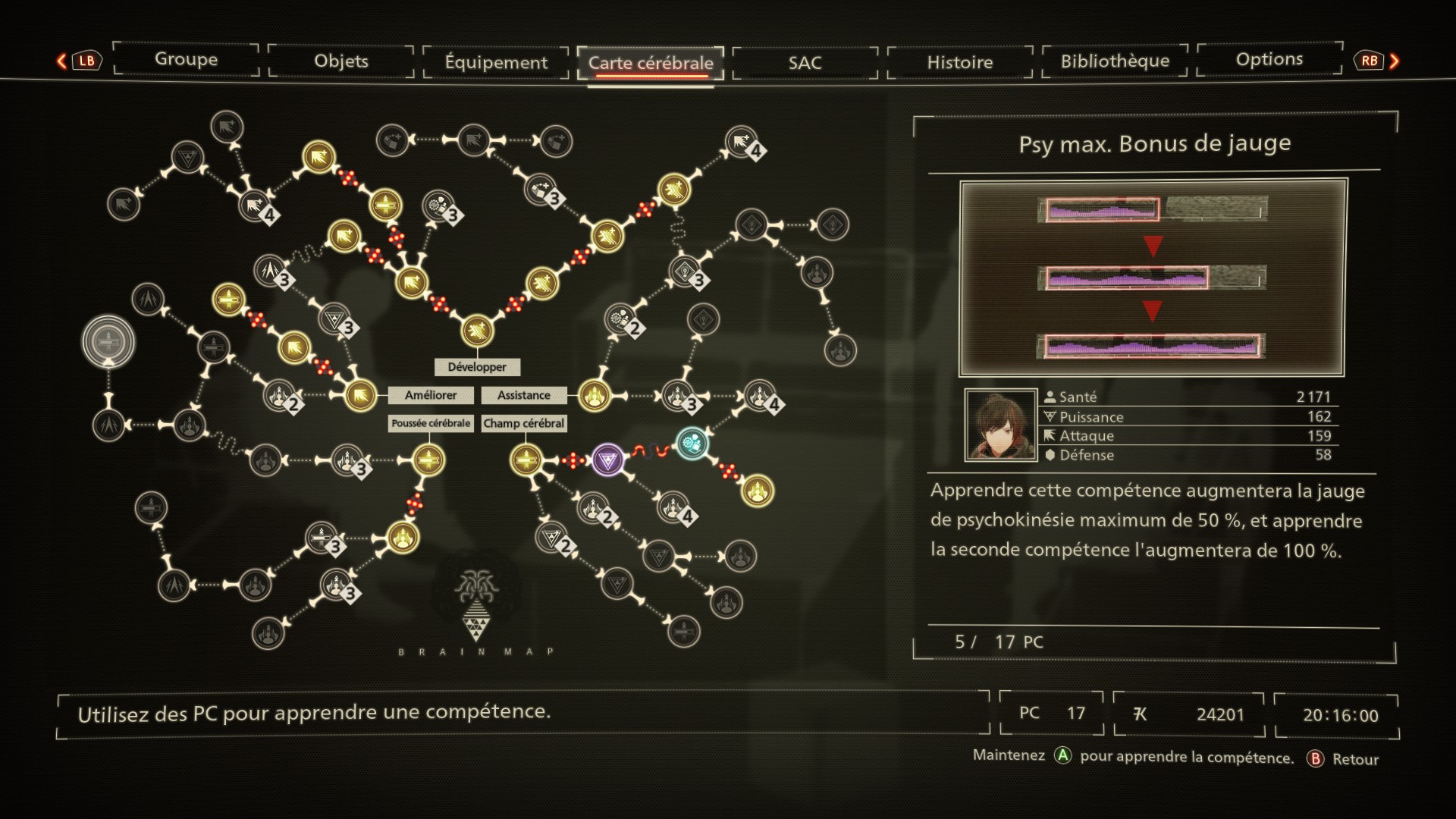Open the Options tab

click(x=1269, y=59)
